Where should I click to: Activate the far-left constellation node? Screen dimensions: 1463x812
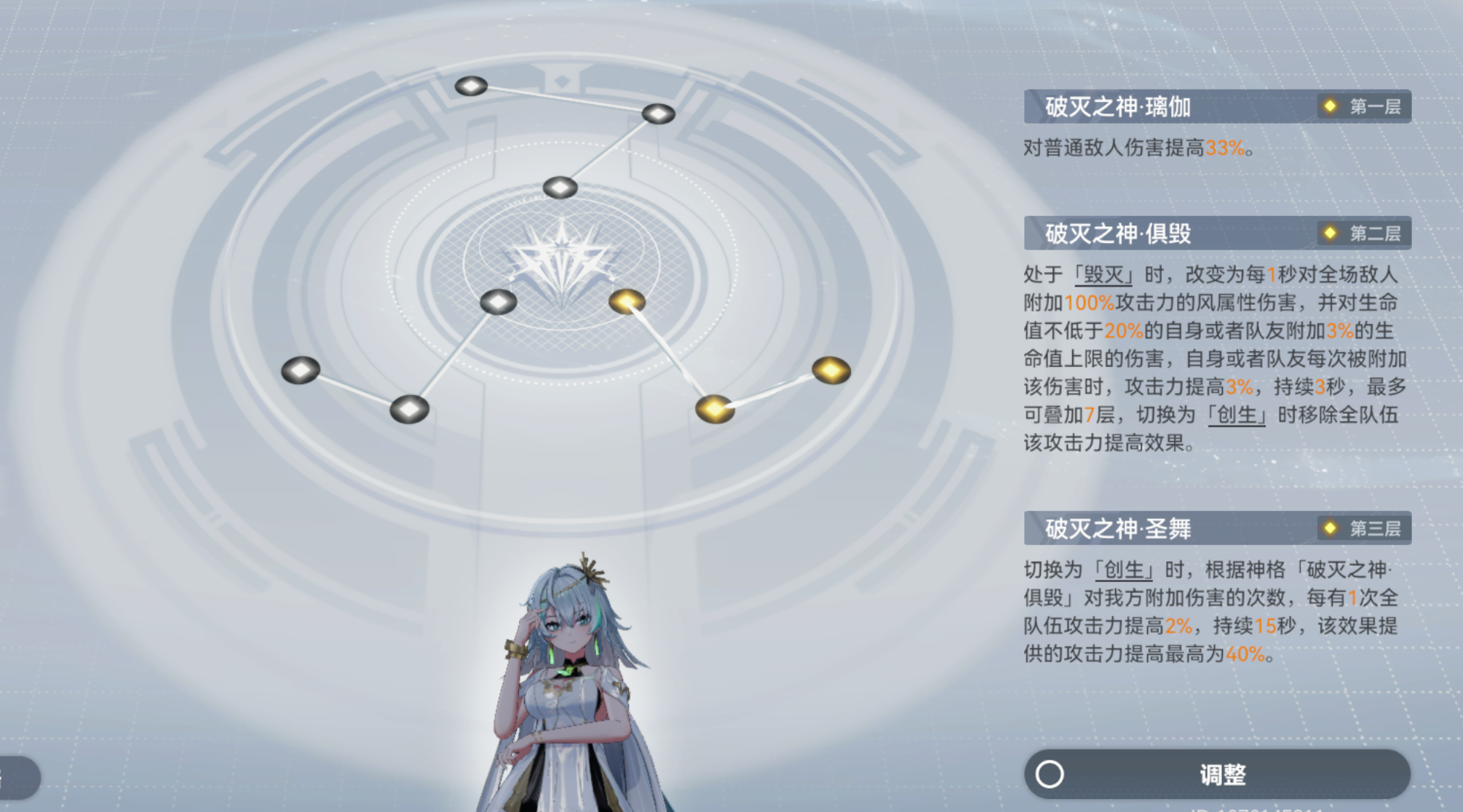(302, 371)
